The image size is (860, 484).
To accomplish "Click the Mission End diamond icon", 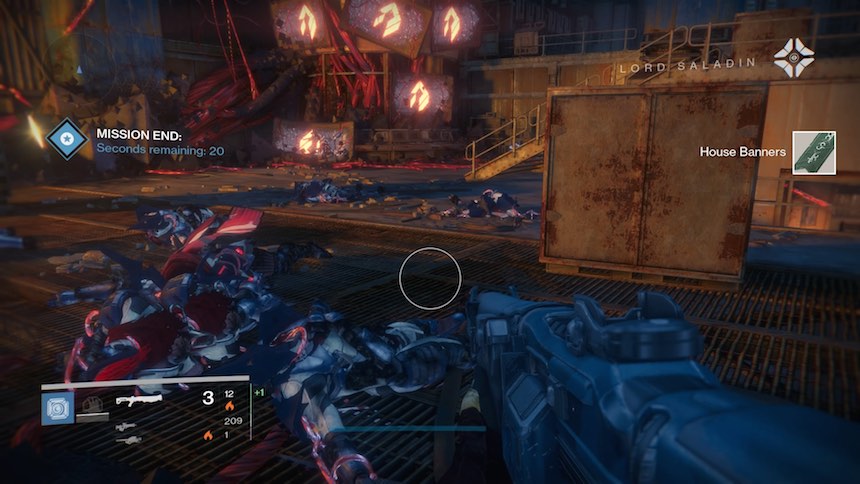I will click(x=67, y=141).
